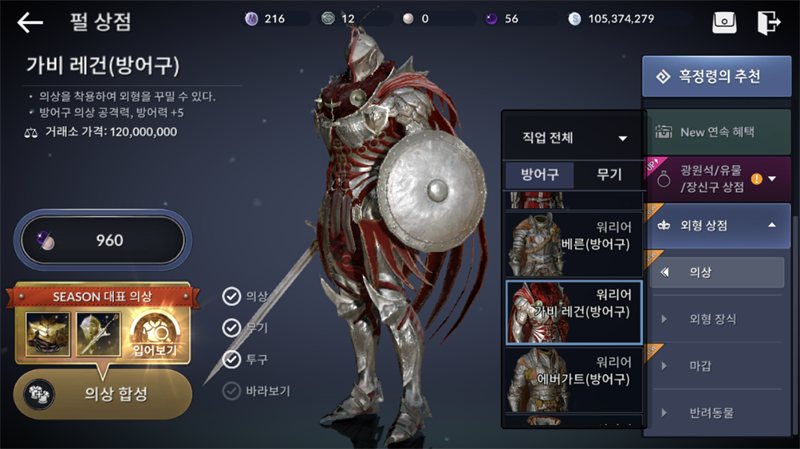800x449 pixels.
Task: Go back with the arrow button
Action: [30, 21]
